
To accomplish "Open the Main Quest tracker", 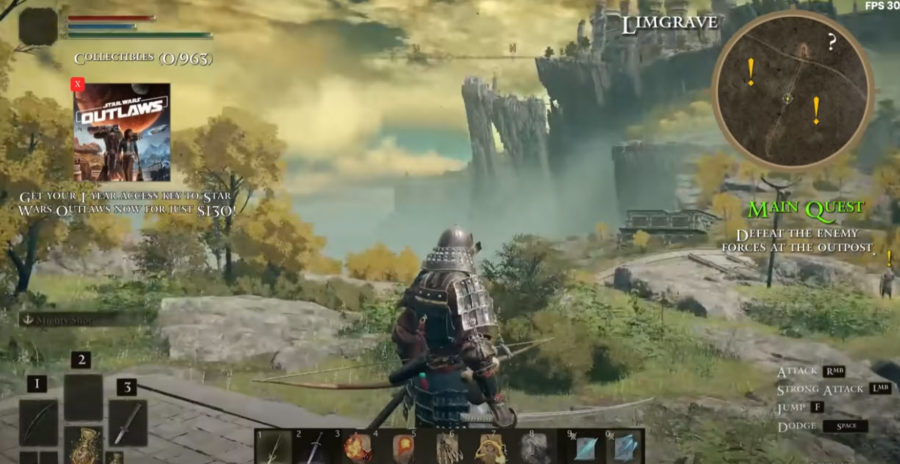I will tap(806, 209).
